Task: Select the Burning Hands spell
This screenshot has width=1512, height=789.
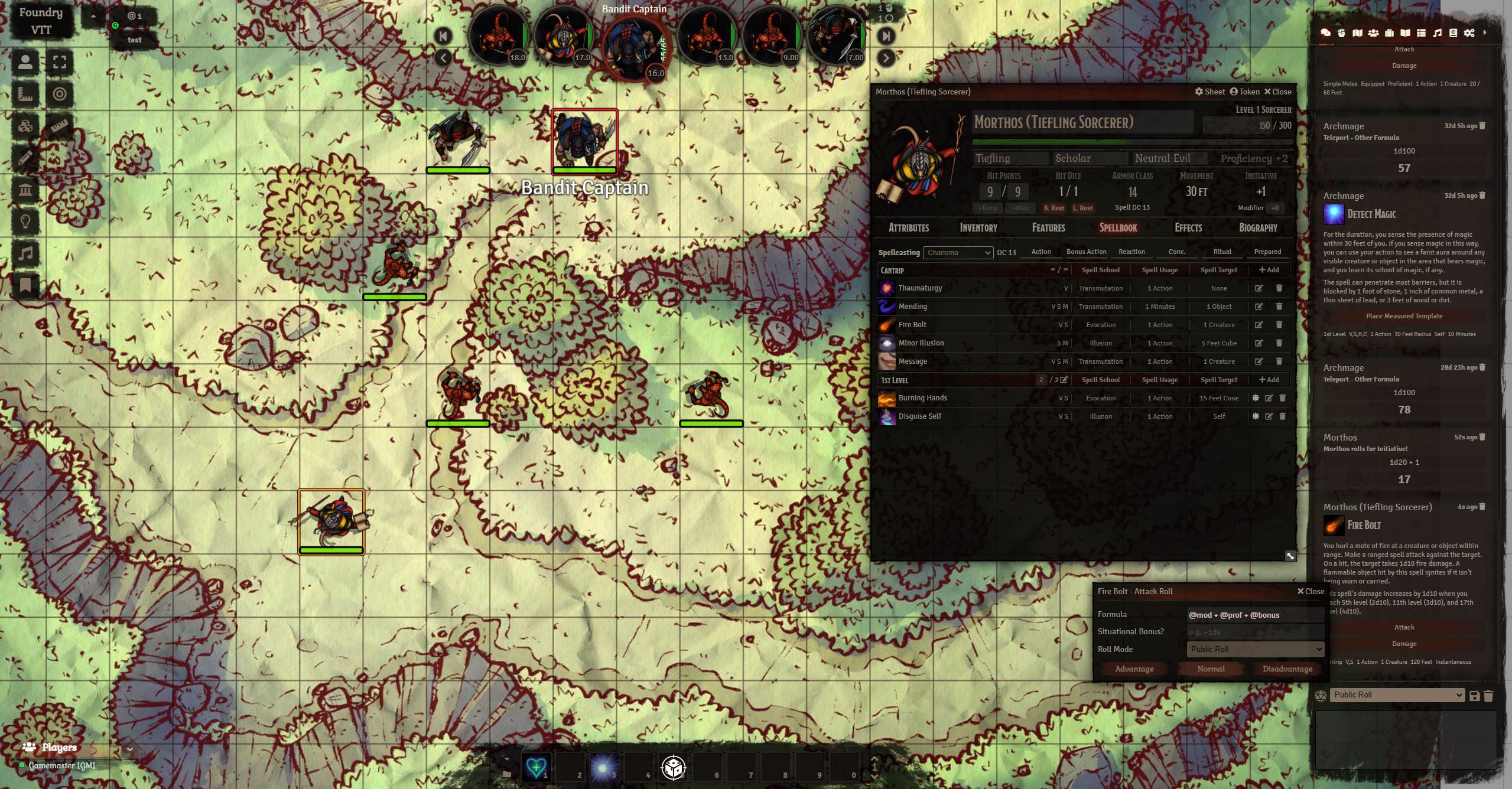Action: 922,398
